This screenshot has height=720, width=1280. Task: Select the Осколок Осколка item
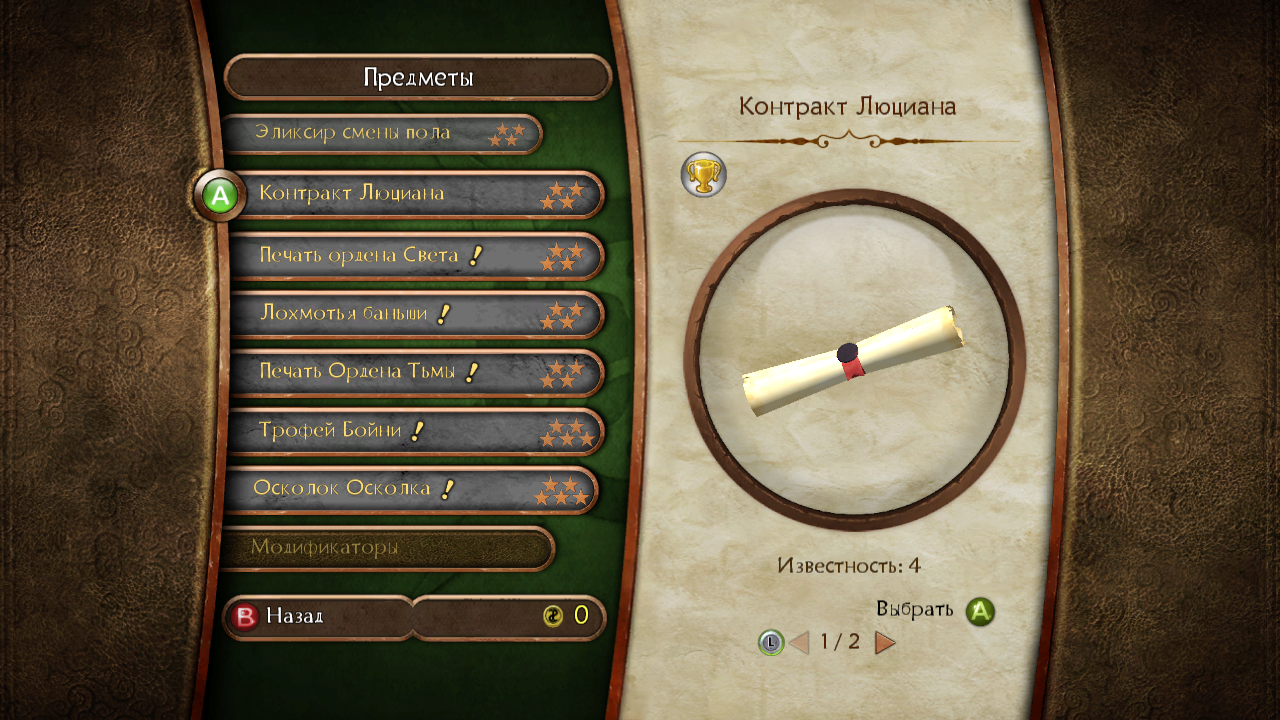click(x=410, y=490)
